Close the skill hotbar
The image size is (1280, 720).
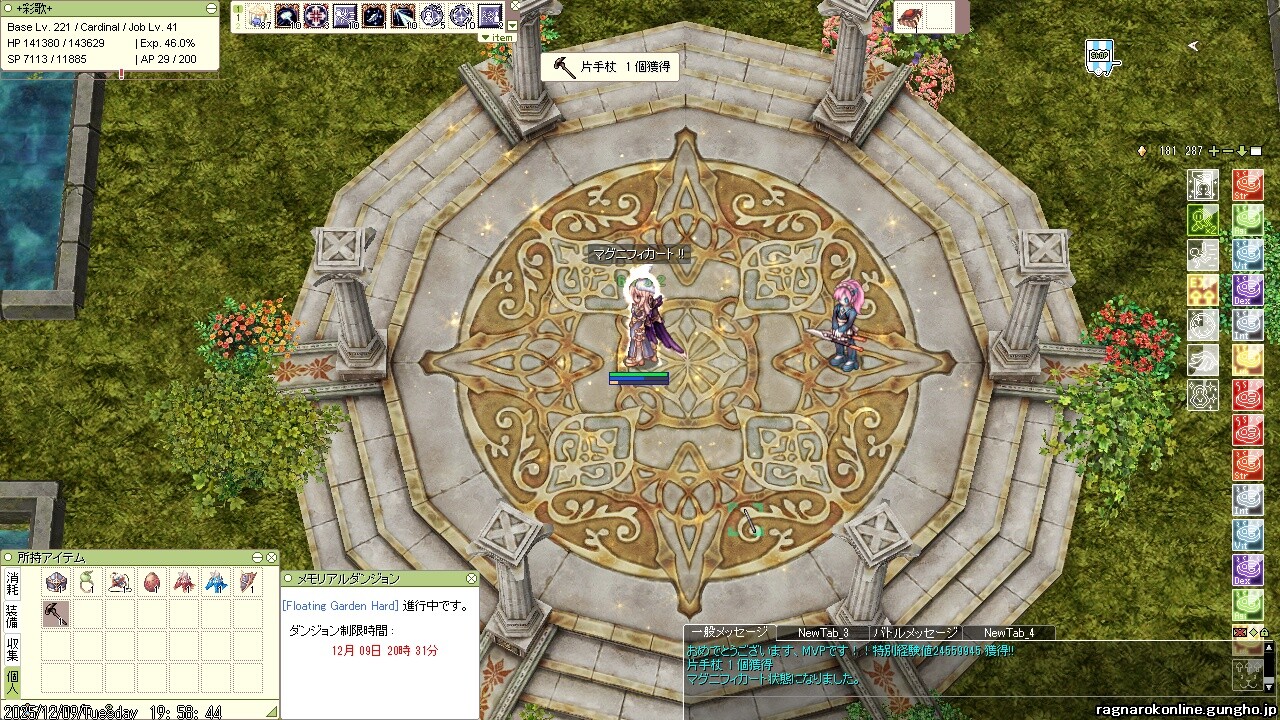[514, 8]
